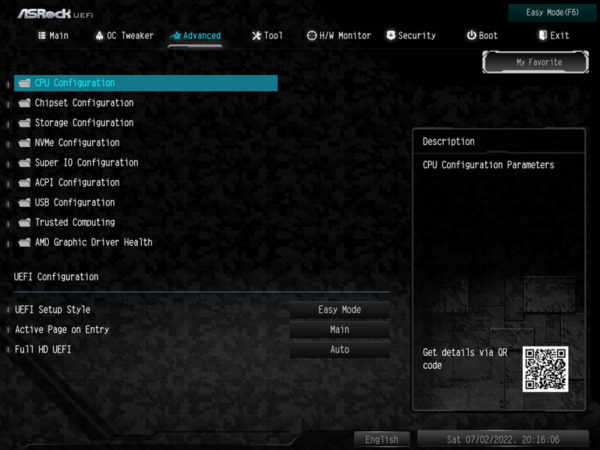Enter Chipset Configuration
The image size is (600, 450).
pos(84,103)
